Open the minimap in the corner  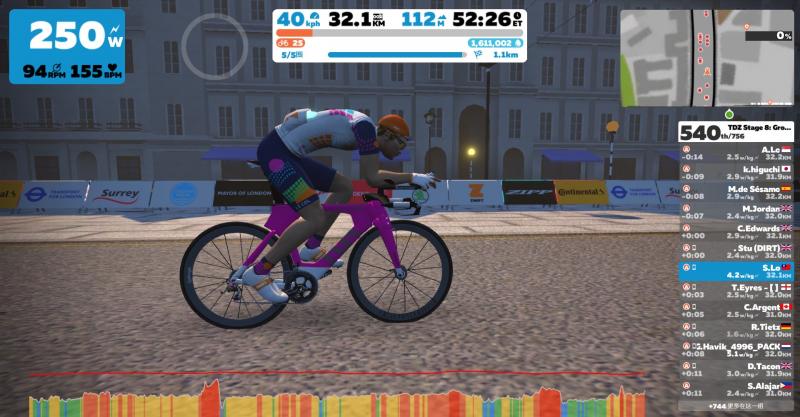(x=707, y=58)
